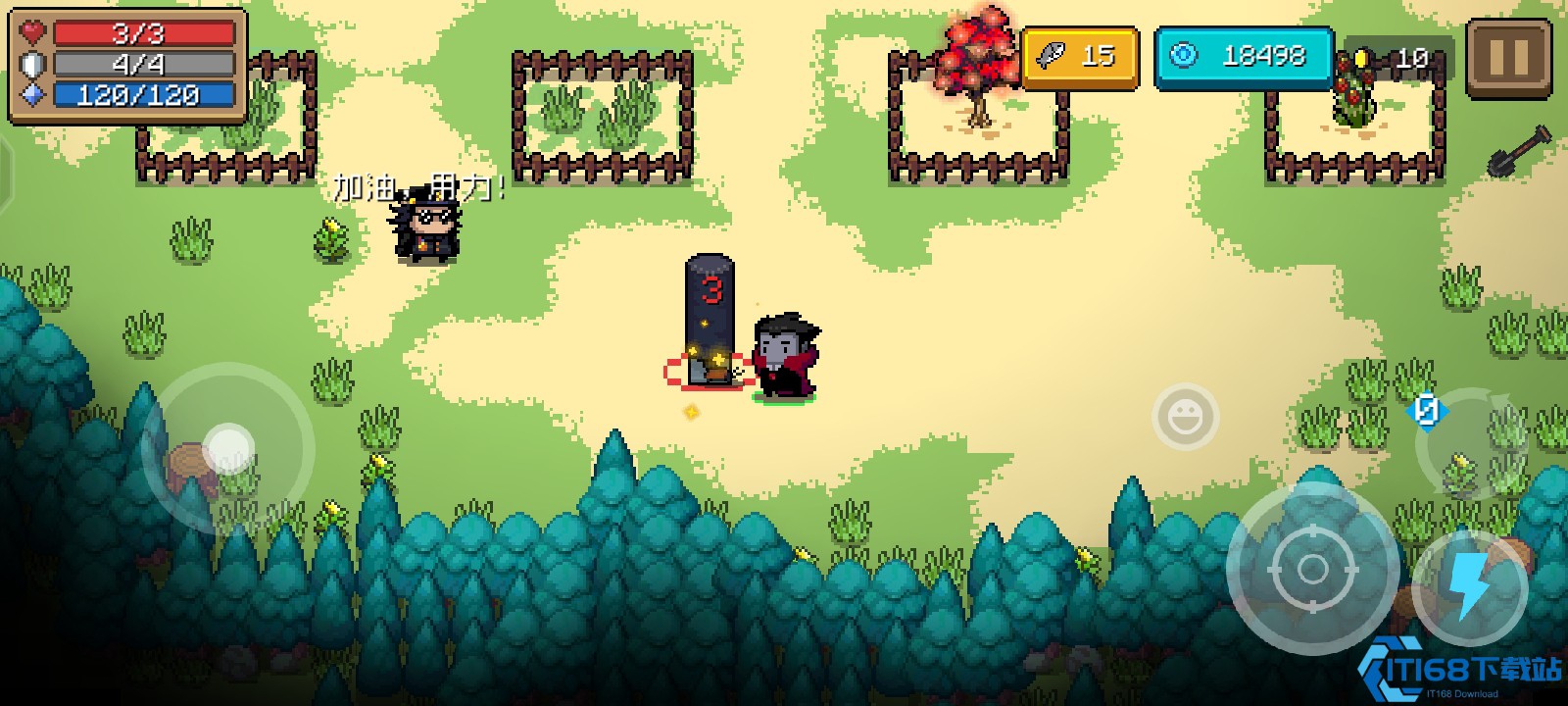1568x706 pixels.
Task: Select the shovel tool icon
Action: (1519, 151)
